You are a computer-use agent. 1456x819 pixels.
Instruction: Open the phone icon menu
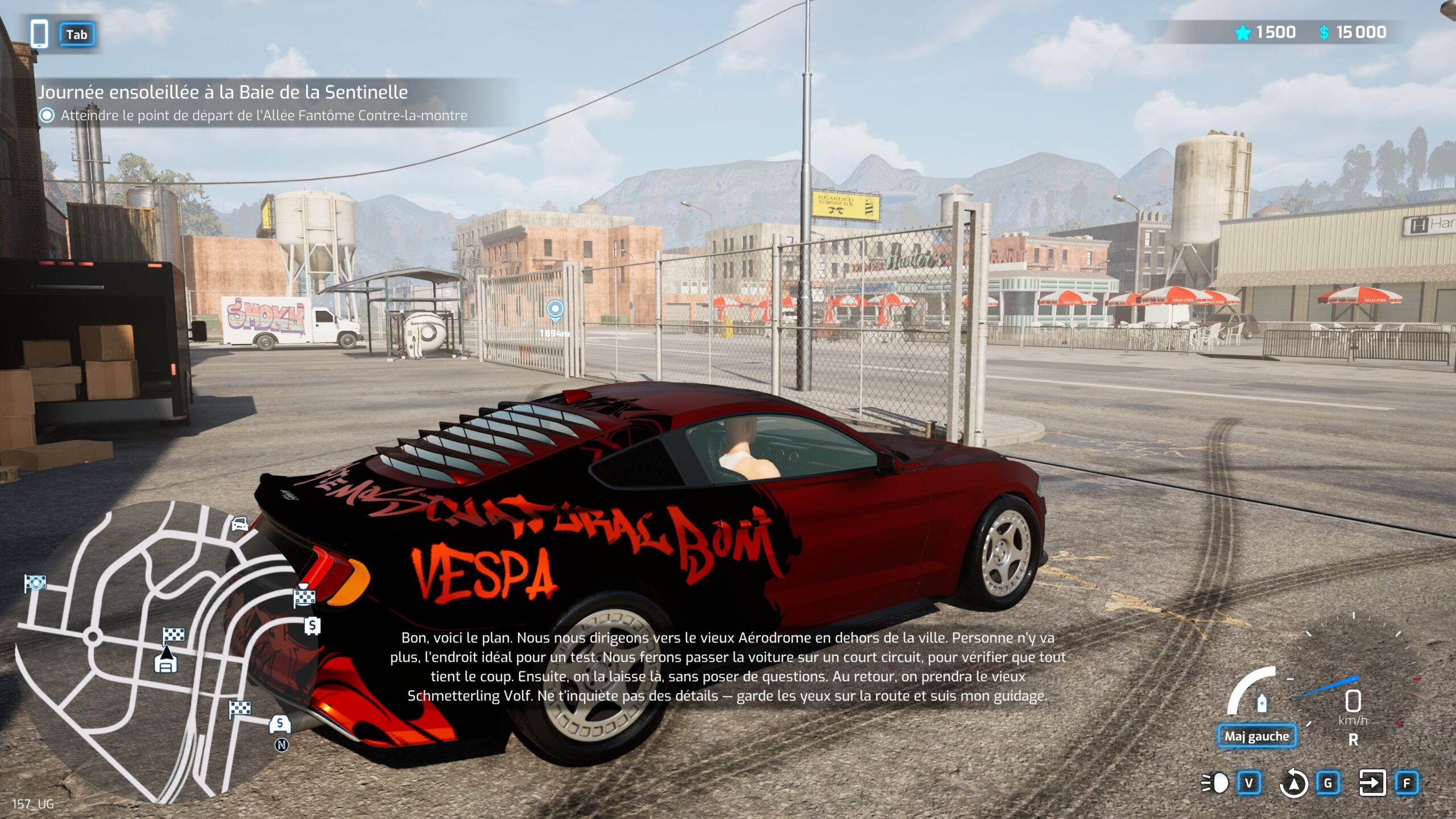point(39,34)
